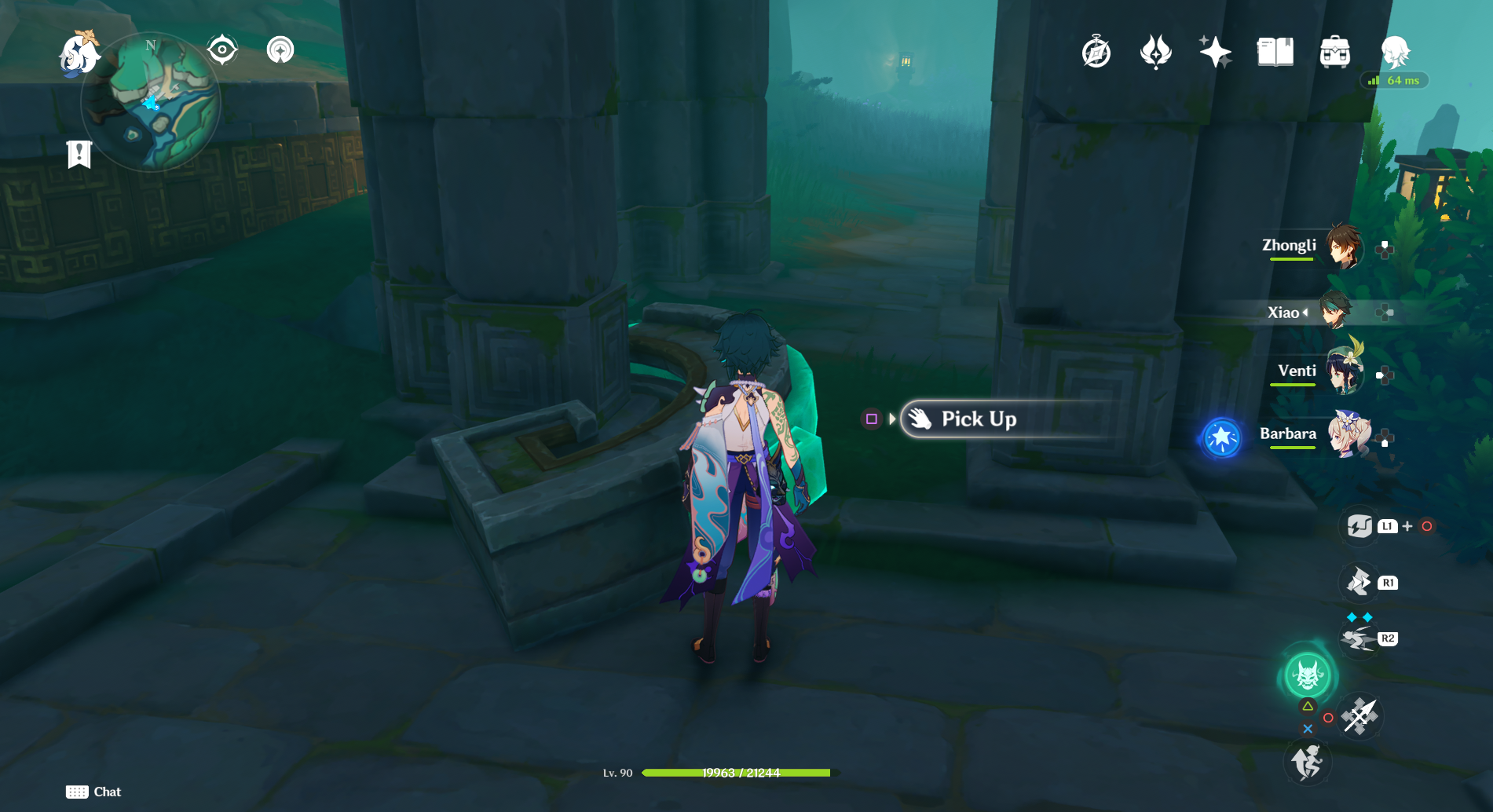Viewport: 1493px width, 812px height.
Task: Activate Barbara's glowing burst-ready indicator
Action: [x=1222, y=438]
